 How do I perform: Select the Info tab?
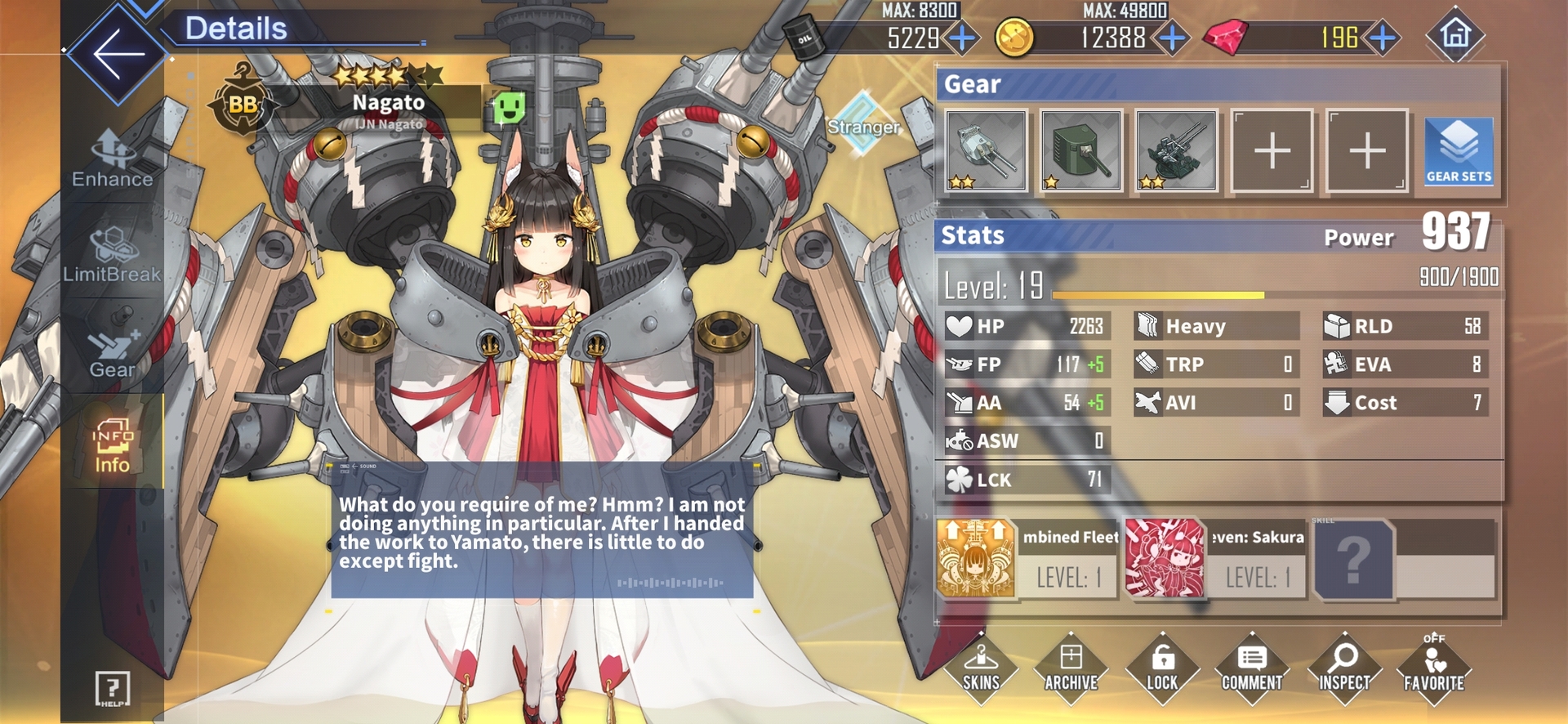coord(112,445)
